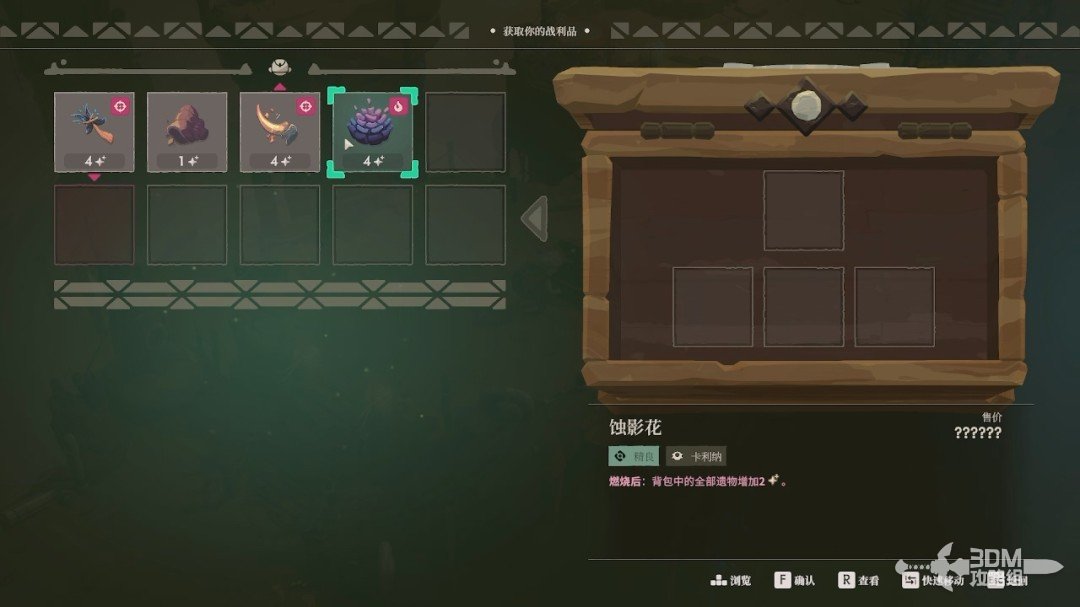Pick the brown rock relic slot
1080x607 pixels.
(x=187, y=132)
